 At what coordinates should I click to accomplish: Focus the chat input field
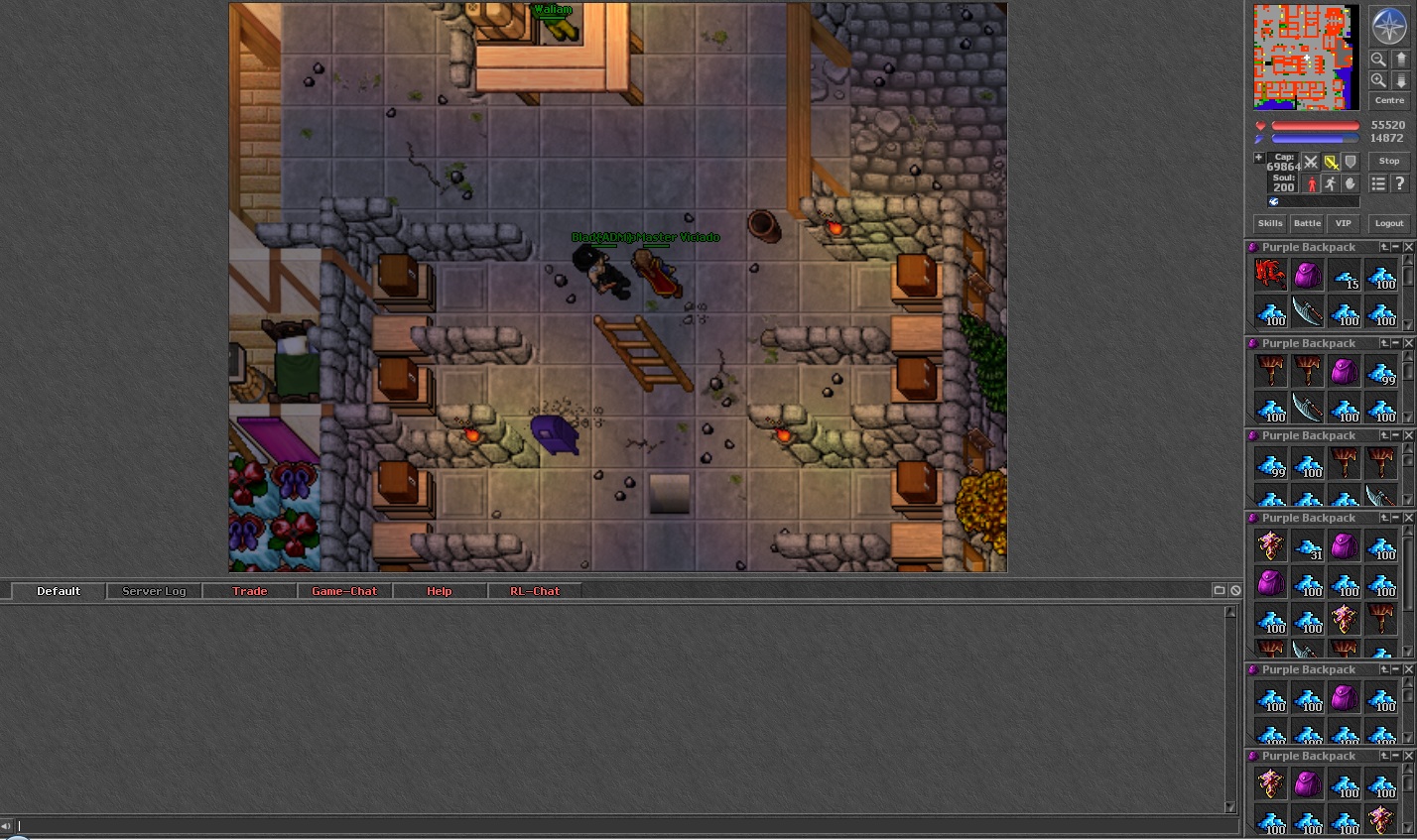625,825
